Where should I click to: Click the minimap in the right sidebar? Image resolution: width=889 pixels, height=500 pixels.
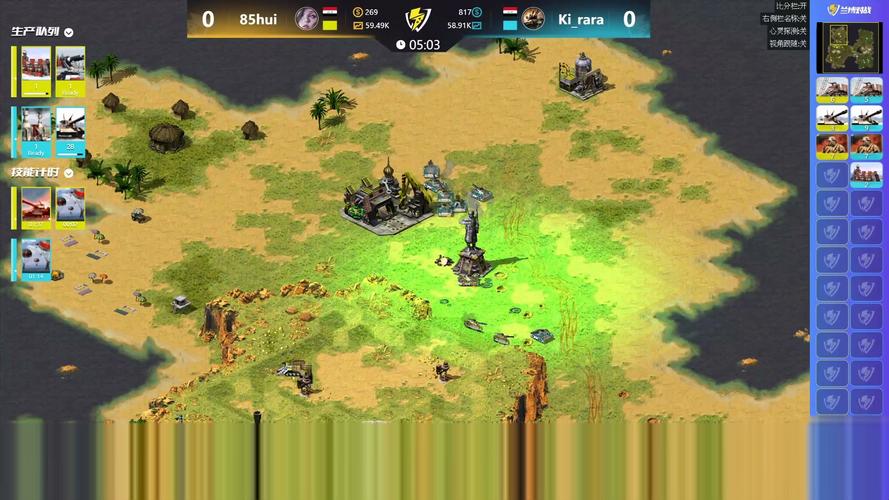(848, 48)
